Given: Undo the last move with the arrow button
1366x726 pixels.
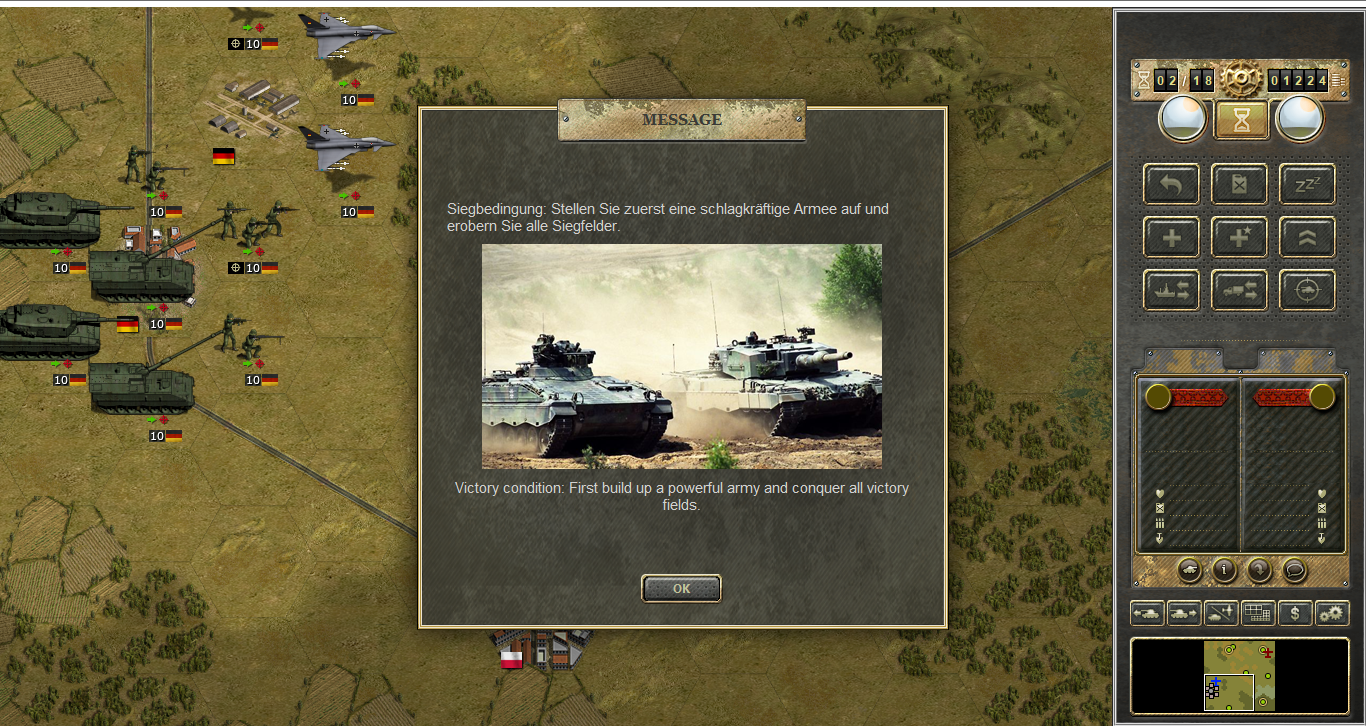Looking at the screenshot, I should coord(1172,185).
